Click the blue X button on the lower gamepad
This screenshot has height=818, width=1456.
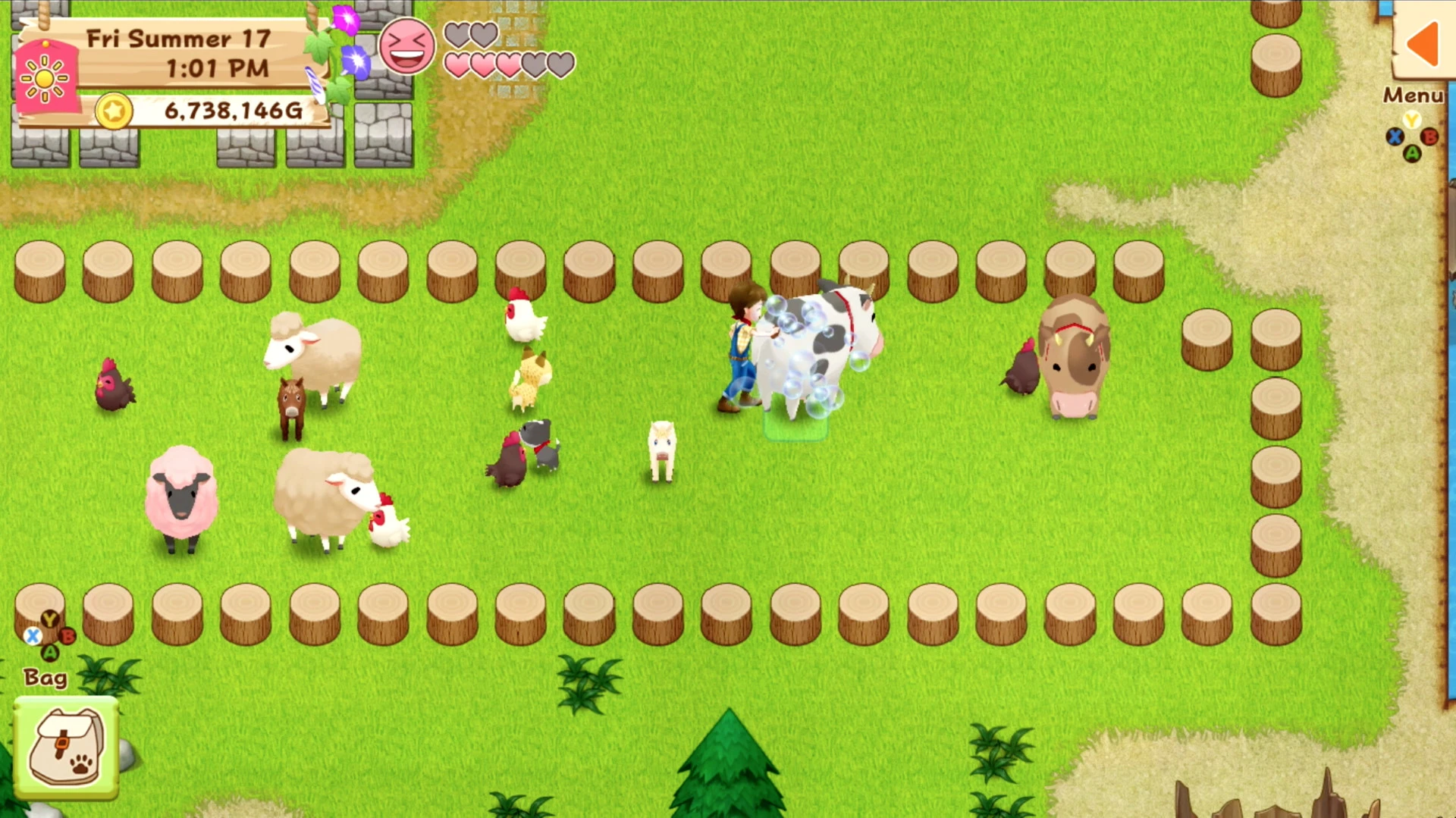(31, 637)
